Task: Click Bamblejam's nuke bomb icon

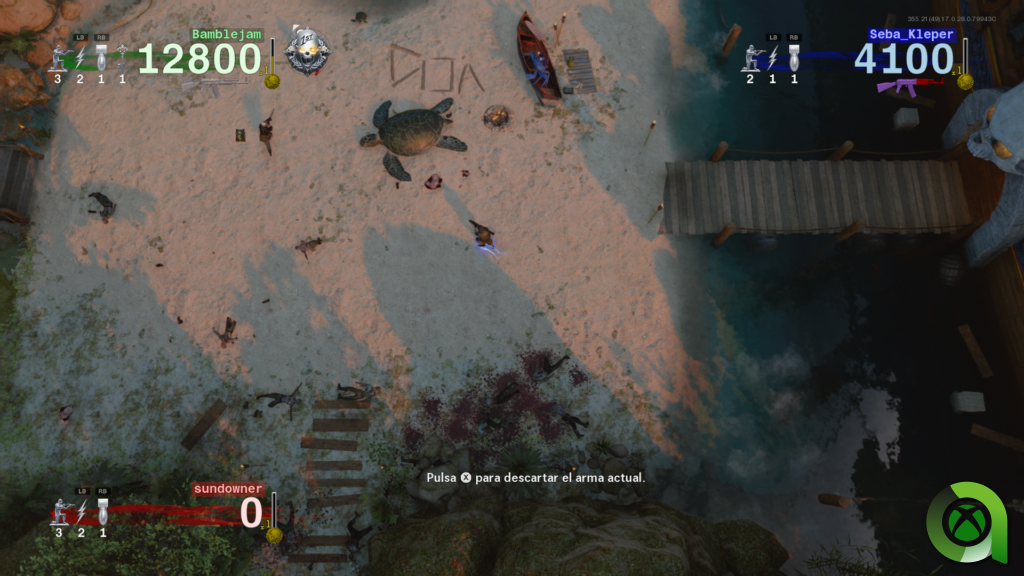Action: [101, 57]
